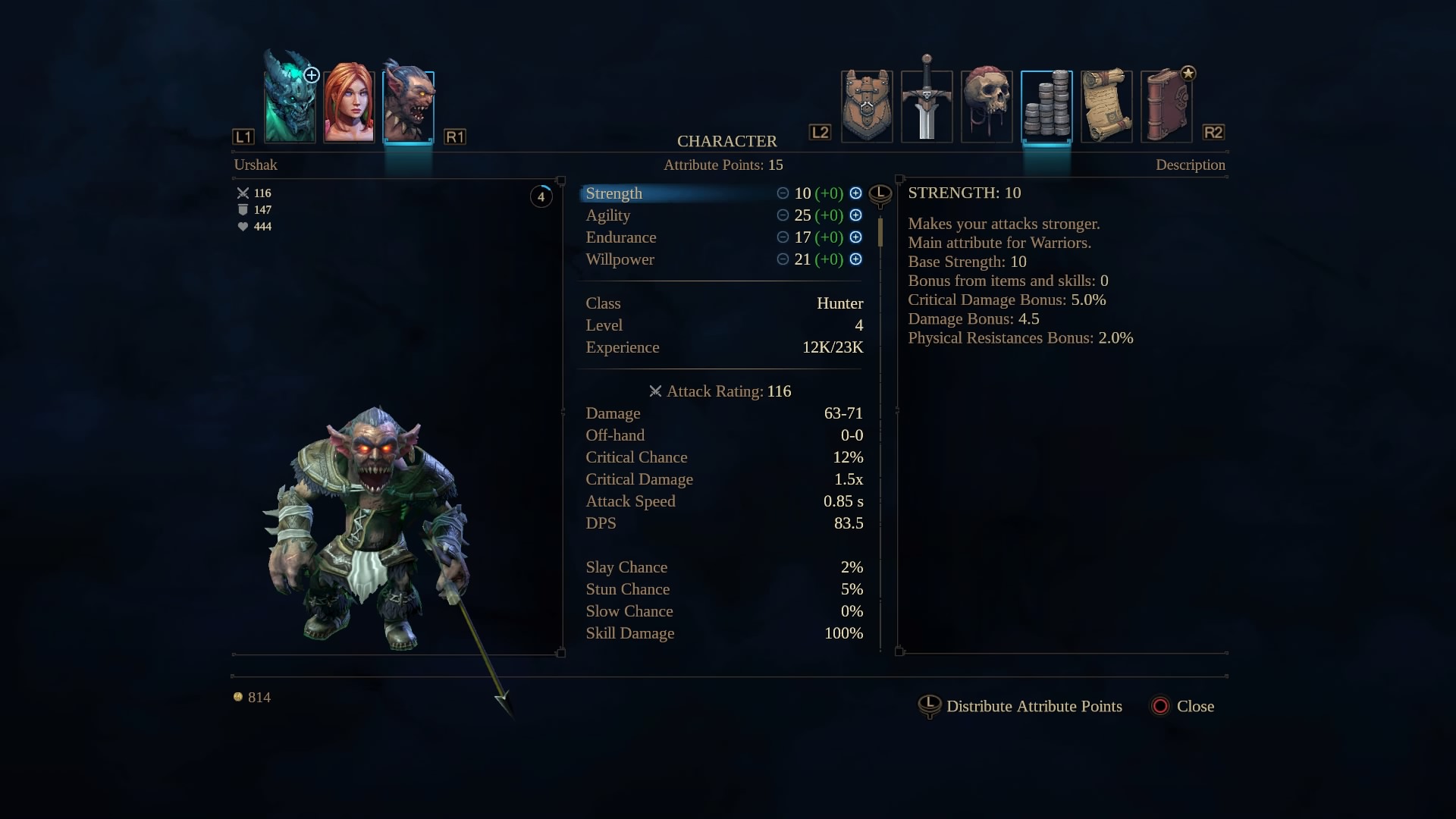Open the armor equipment tab icon
This screenshot has height=819, width=1456.
[x=867, y=105]
